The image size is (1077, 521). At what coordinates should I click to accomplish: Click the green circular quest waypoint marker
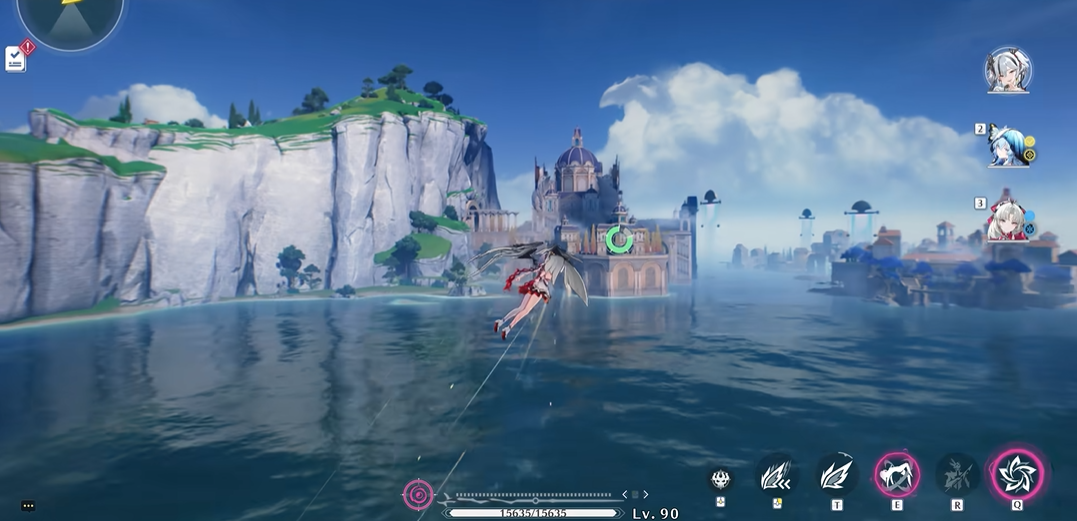point(619,239)
